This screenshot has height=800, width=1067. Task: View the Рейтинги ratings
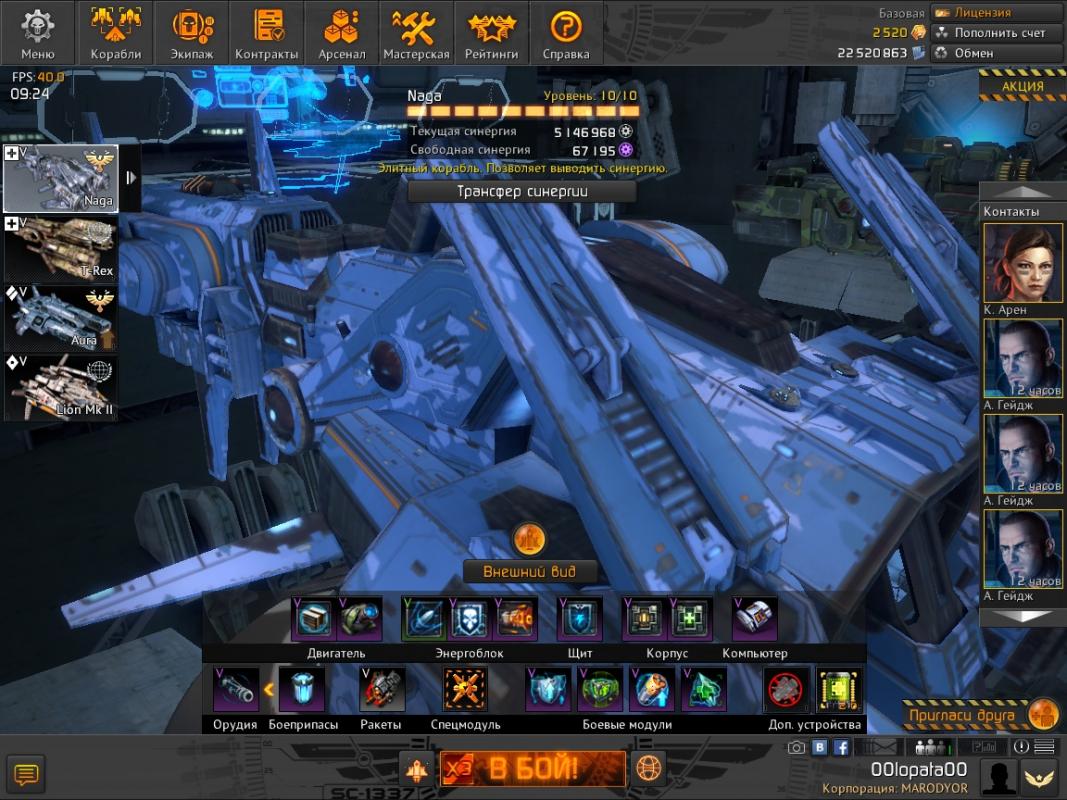(x=491, y=33)
